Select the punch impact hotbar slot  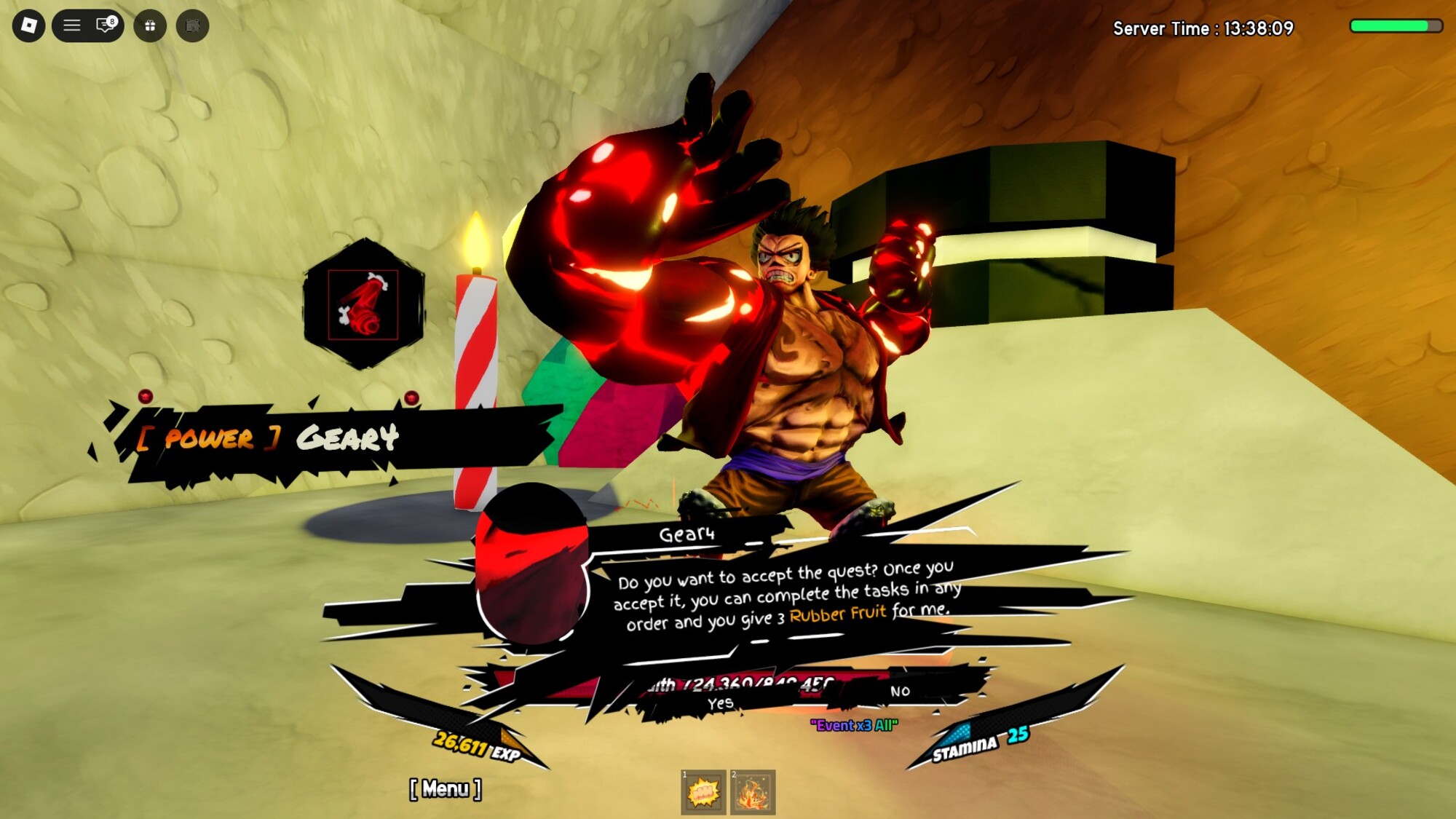click(x=703, y=793)
